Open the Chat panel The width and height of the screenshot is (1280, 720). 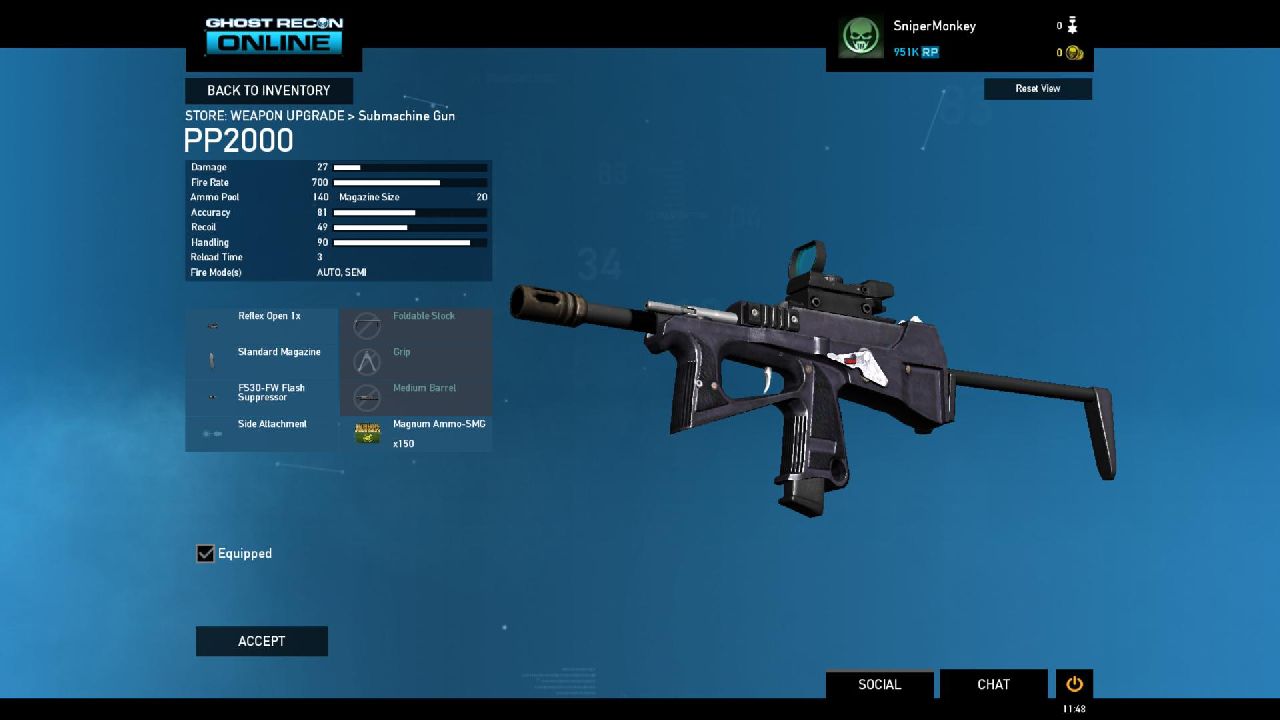coord(993,684)
